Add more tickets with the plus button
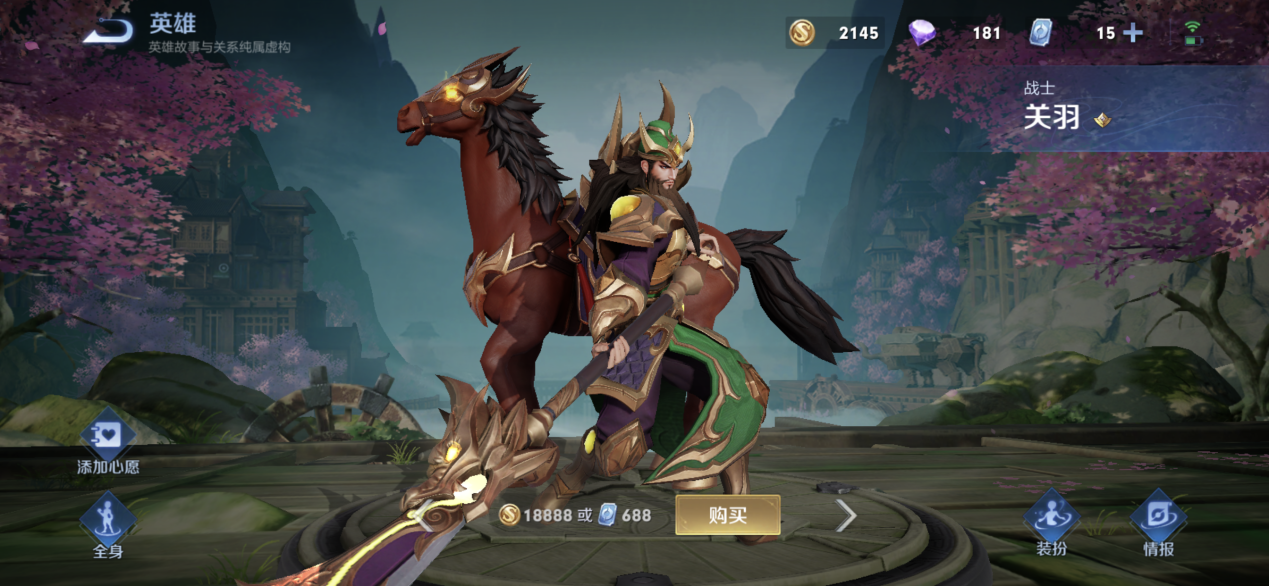This screenshot has width=1269, height=586. (x=1133, y=33)
